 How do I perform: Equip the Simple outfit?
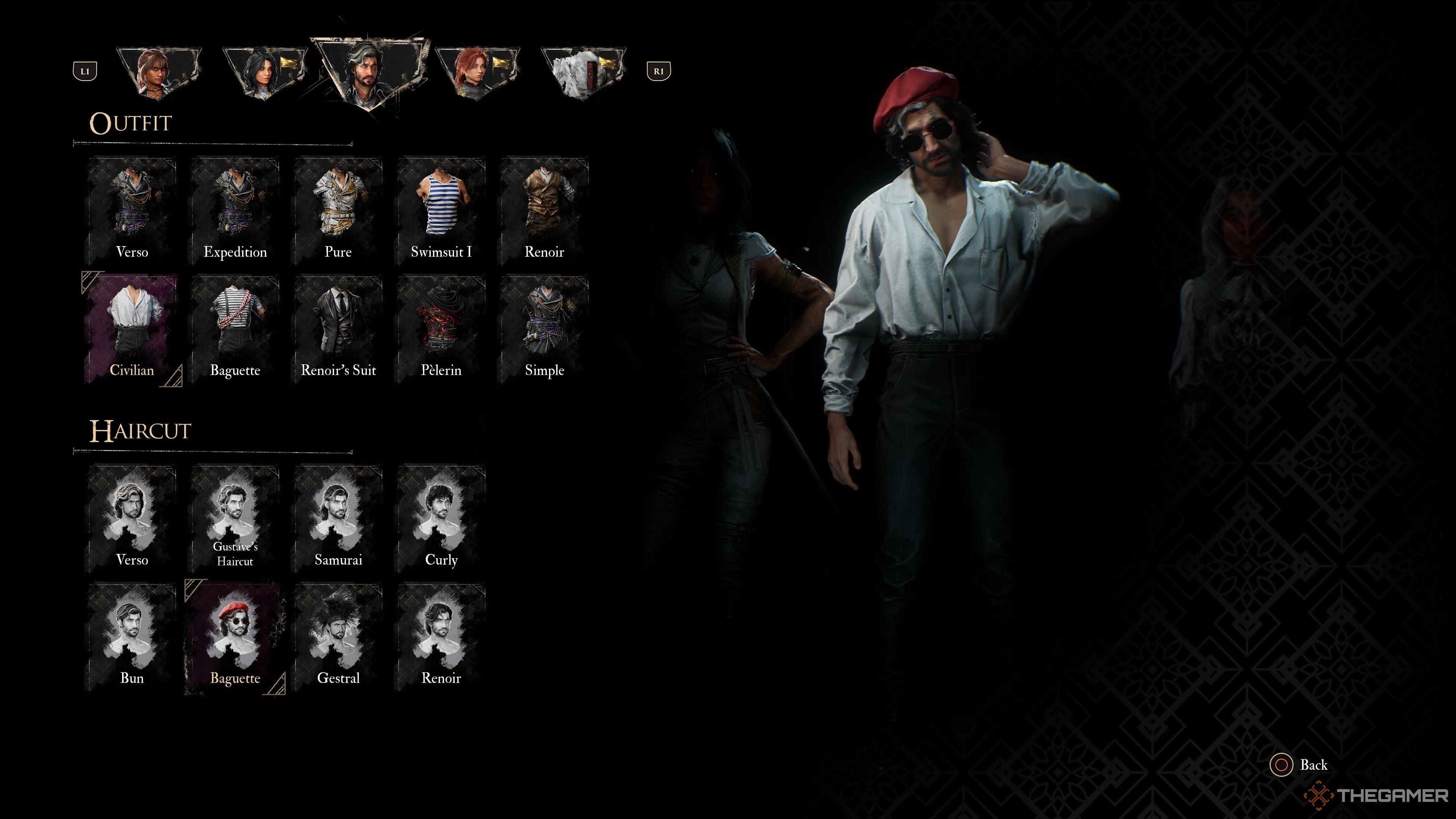click(546, 328)
